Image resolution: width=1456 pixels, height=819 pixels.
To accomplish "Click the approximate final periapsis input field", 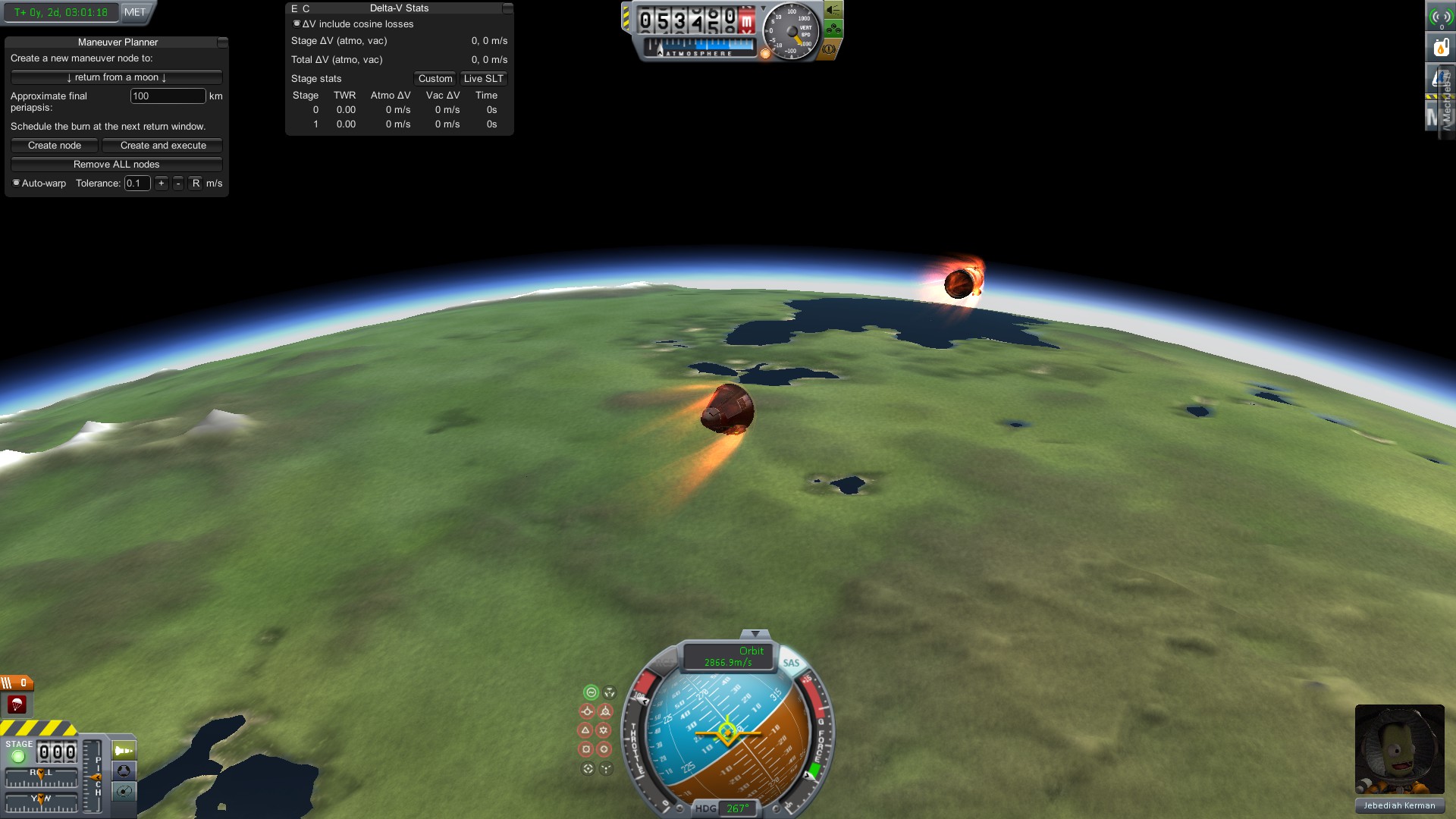I will coord(168,96).
